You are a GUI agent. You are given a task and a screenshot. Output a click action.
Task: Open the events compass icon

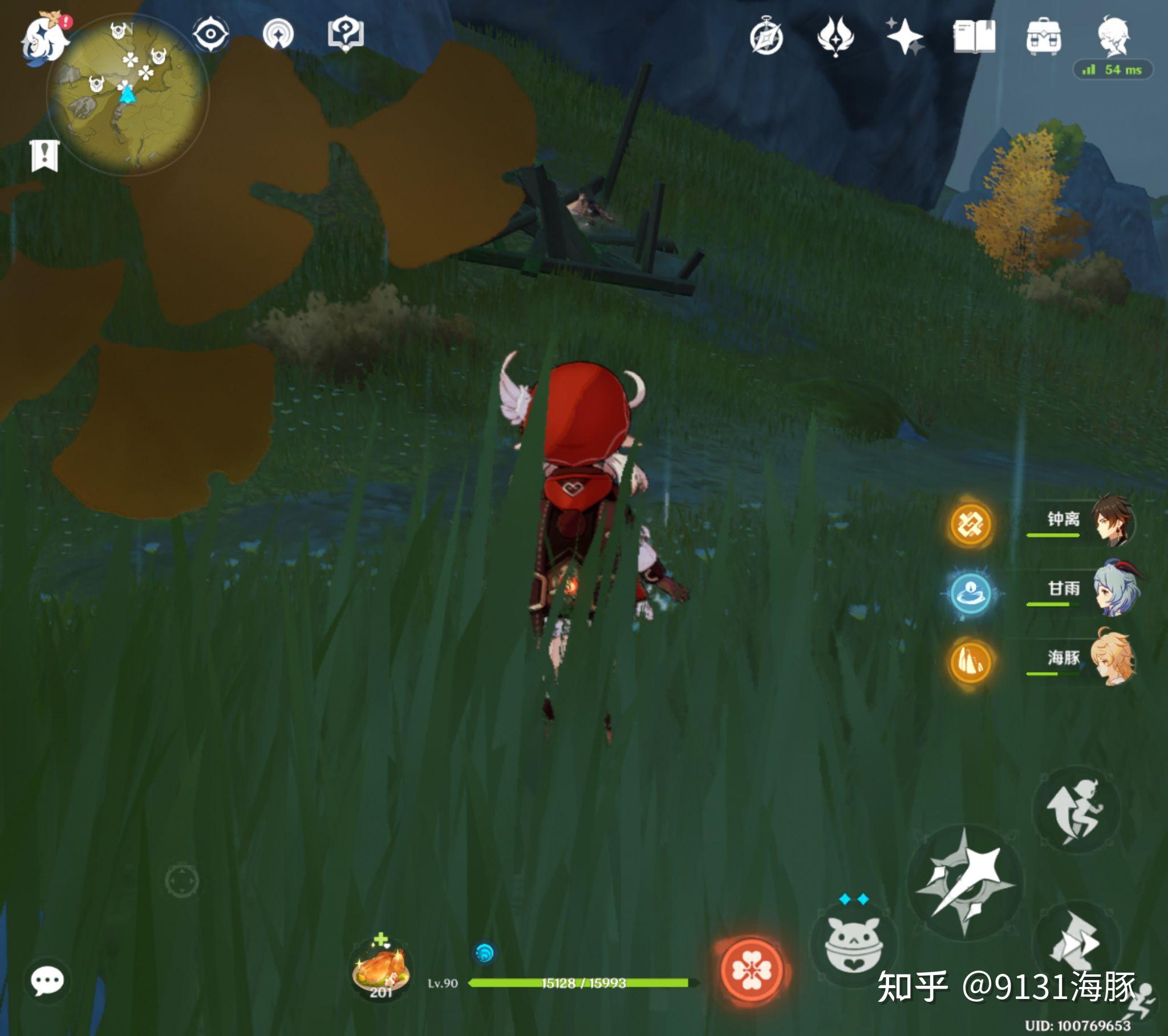[766, 37]
